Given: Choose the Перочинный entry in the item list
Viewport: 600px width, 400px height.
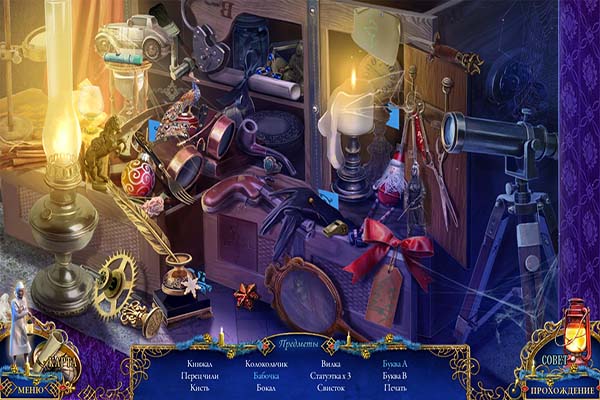Looking at the screenshot, I should point(201,376).
